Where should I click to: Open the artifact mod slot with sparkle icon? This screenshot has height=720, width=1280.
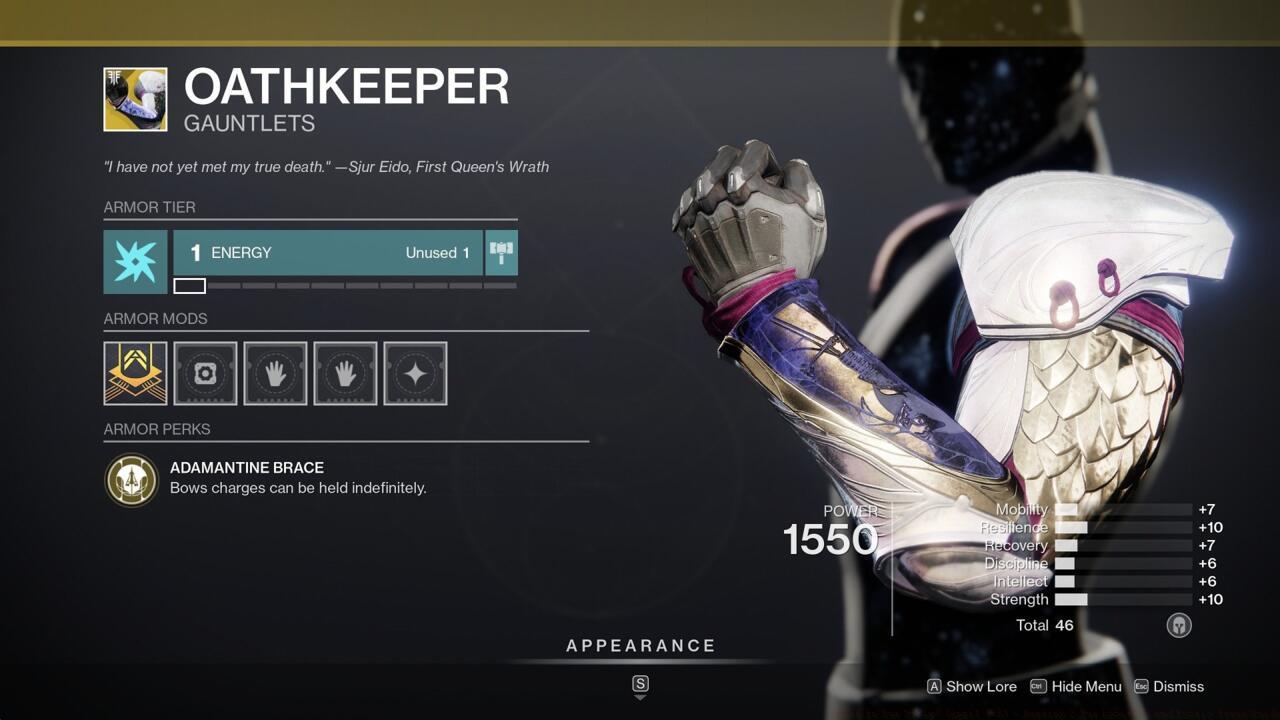coord(415,373)
